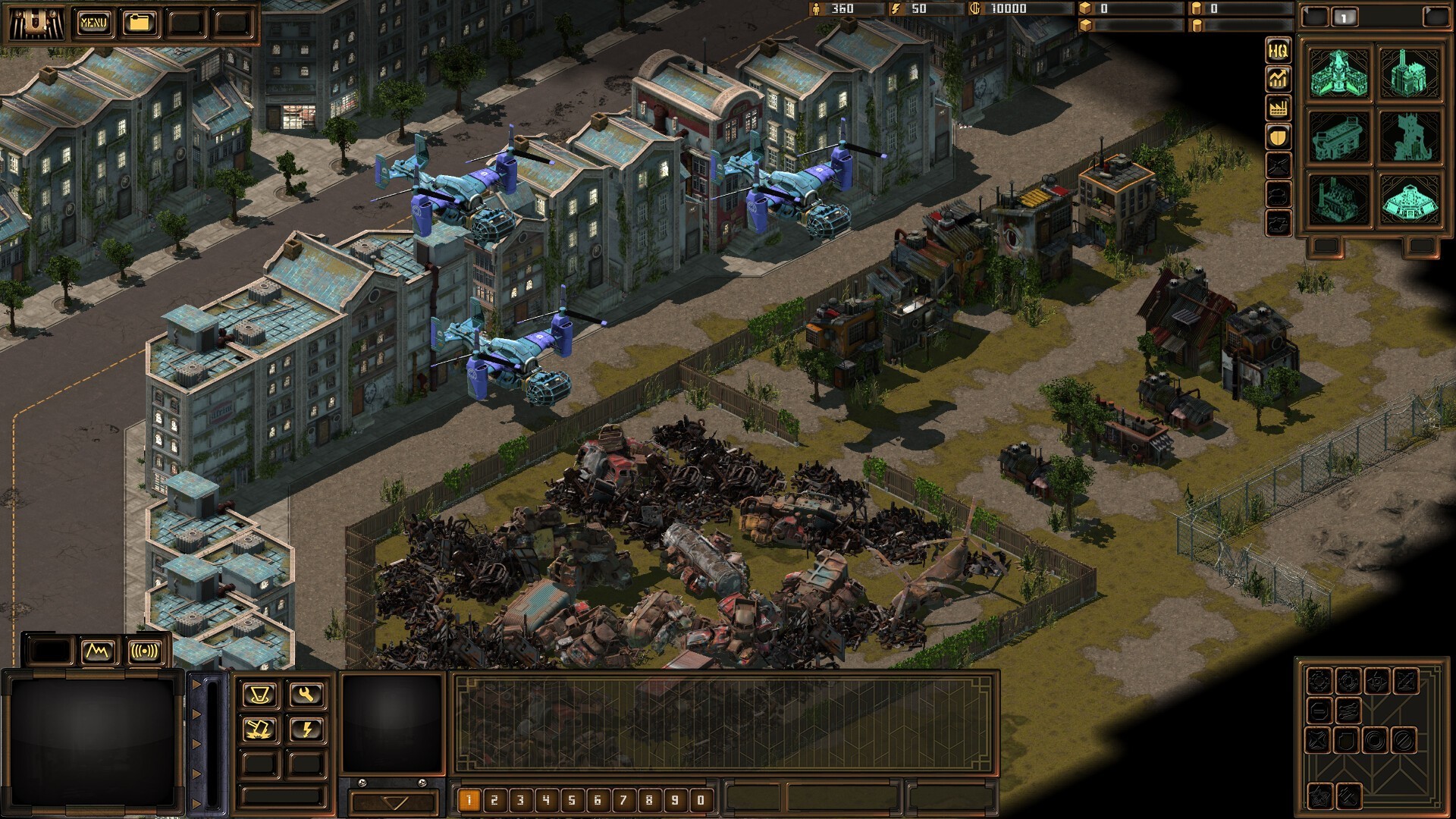The height and width of the screenshot is (819, 1456).
Task: Select control group 5
Action: [572, 800]
